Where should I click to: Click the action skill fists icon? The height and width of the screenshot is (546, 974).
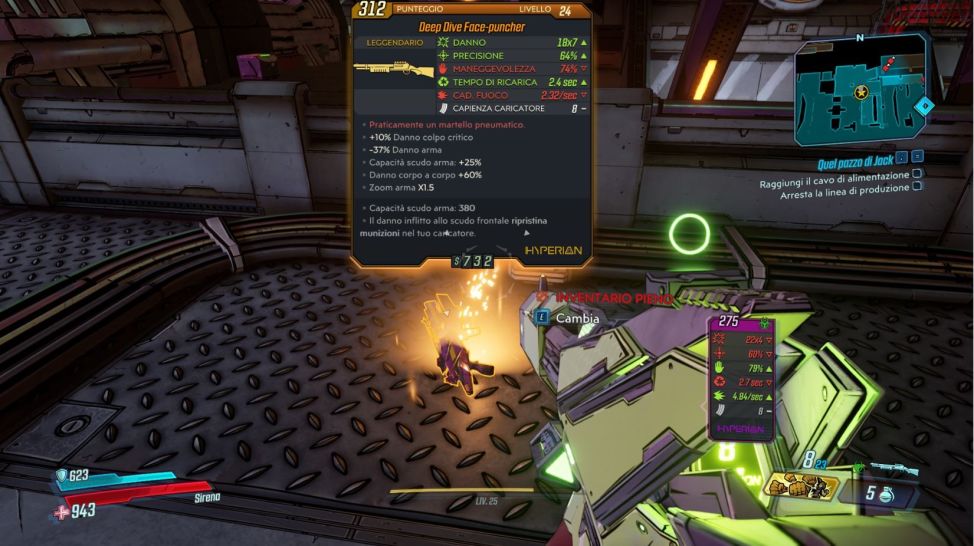coord(802,486)
